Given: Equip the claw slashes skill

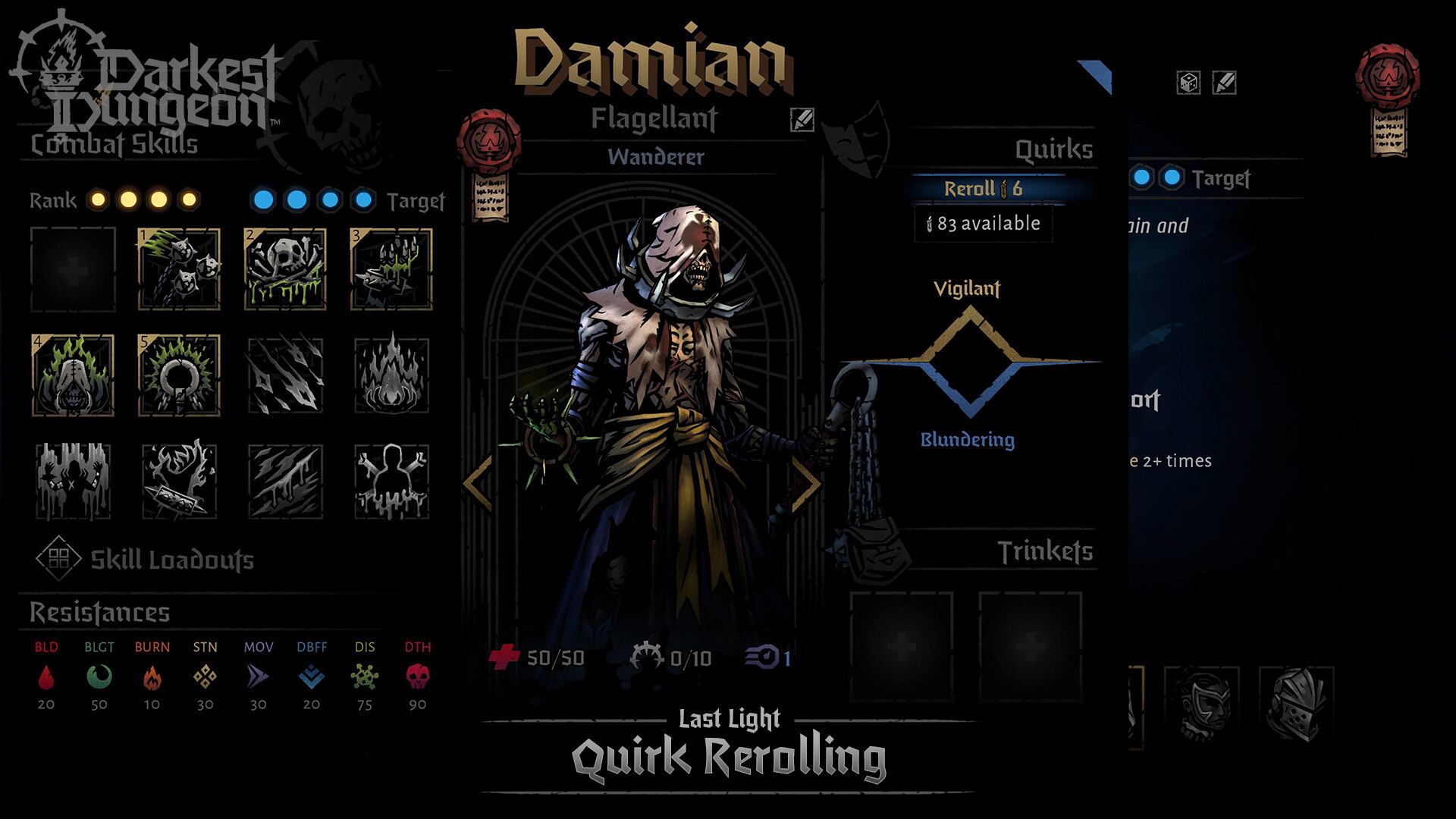Looking at the screenshot, I should 285,375.
